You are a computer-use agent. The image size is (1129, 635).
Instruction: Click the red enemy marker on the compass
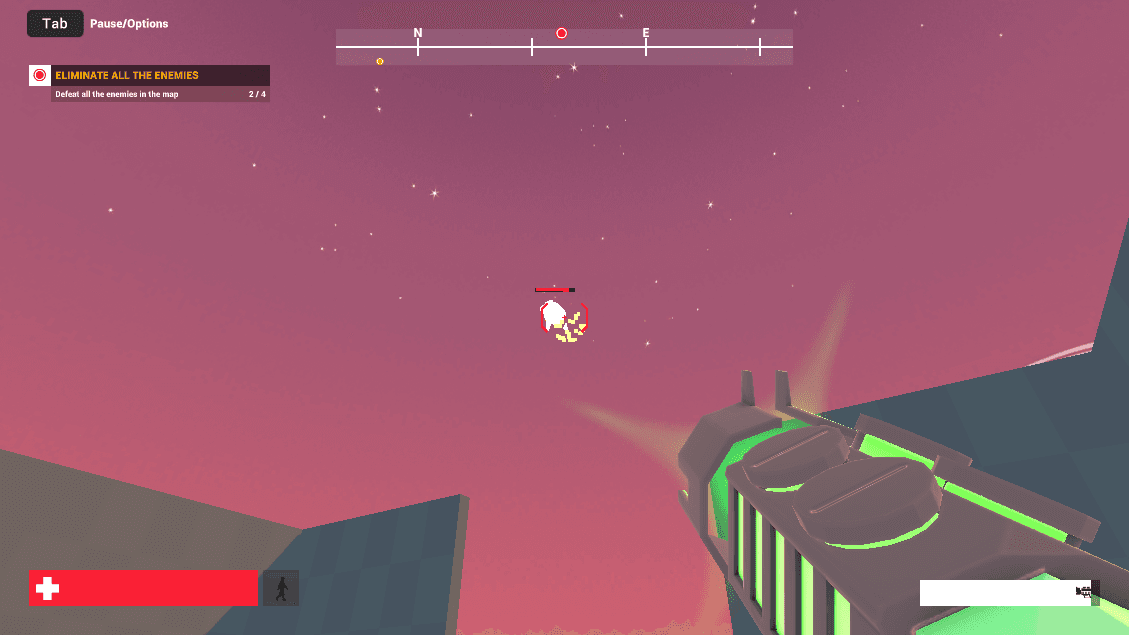561,33
